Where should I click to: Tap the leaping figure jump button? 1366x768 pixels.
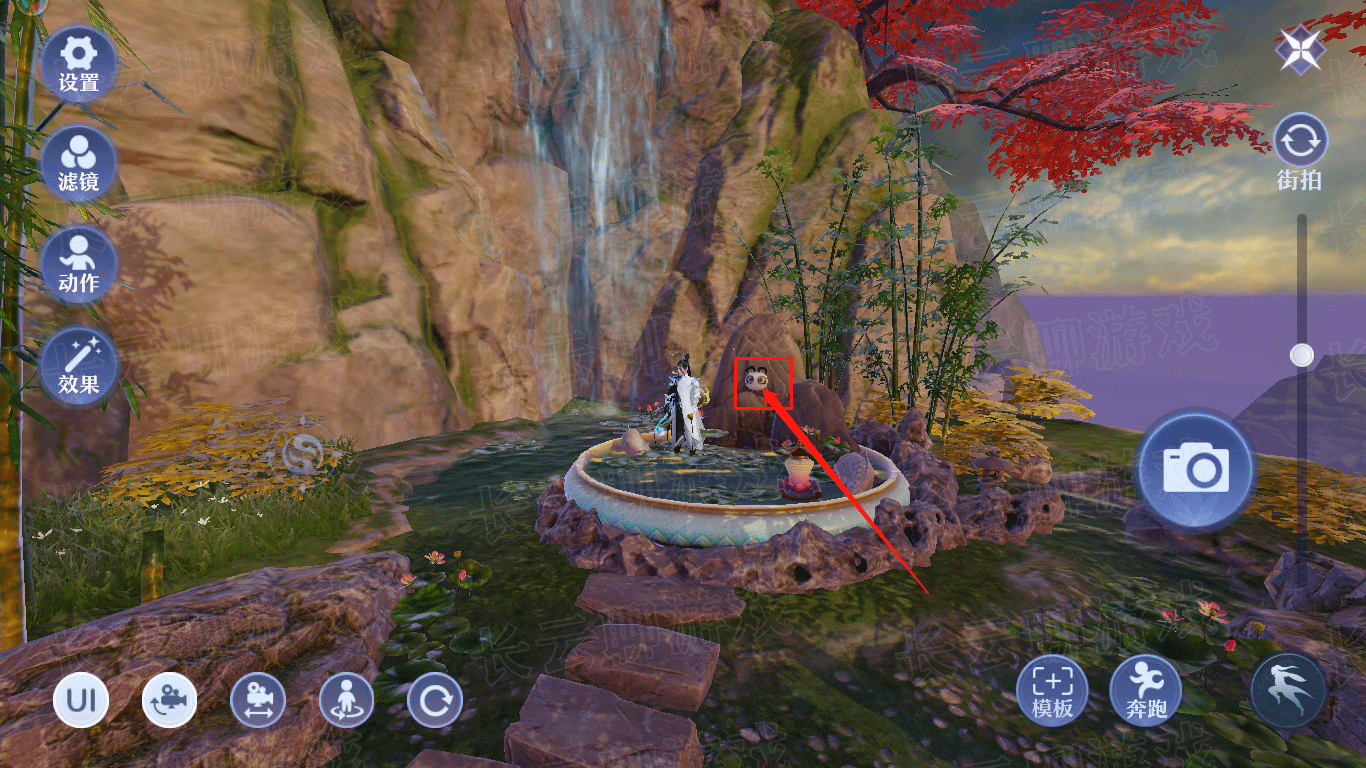[1288, 690]
